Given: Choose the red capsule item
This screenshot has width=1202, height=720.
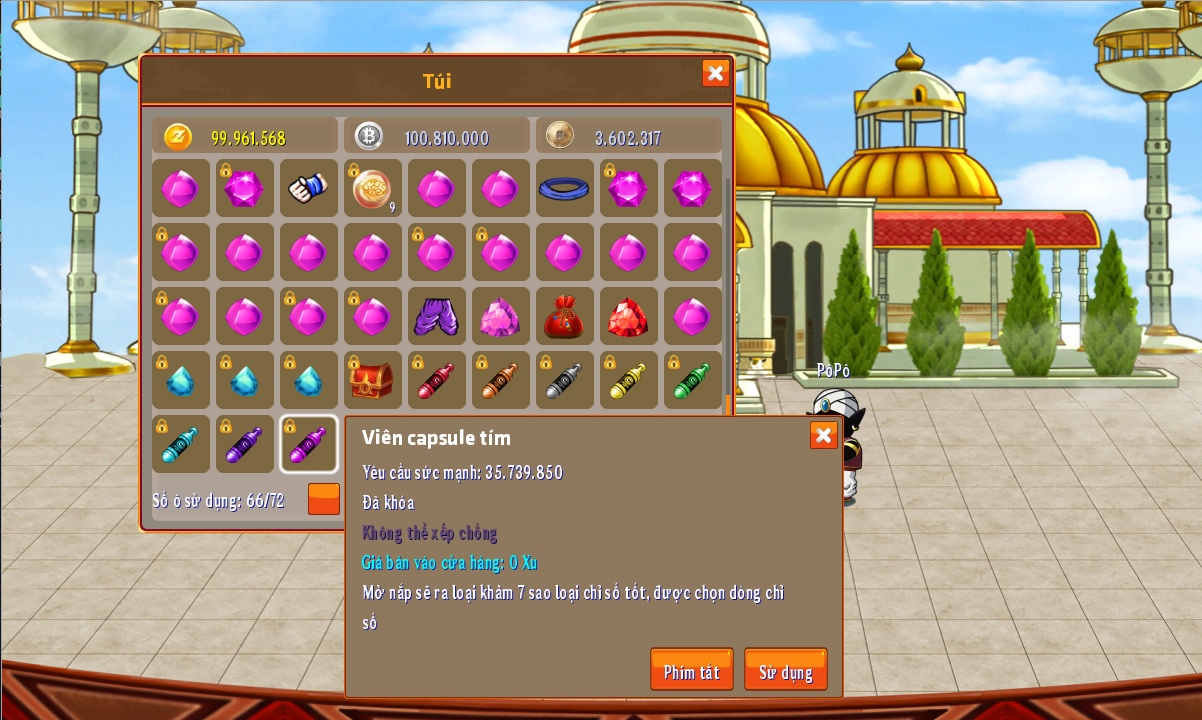Looking at the screenshot, I should [436, 380].
